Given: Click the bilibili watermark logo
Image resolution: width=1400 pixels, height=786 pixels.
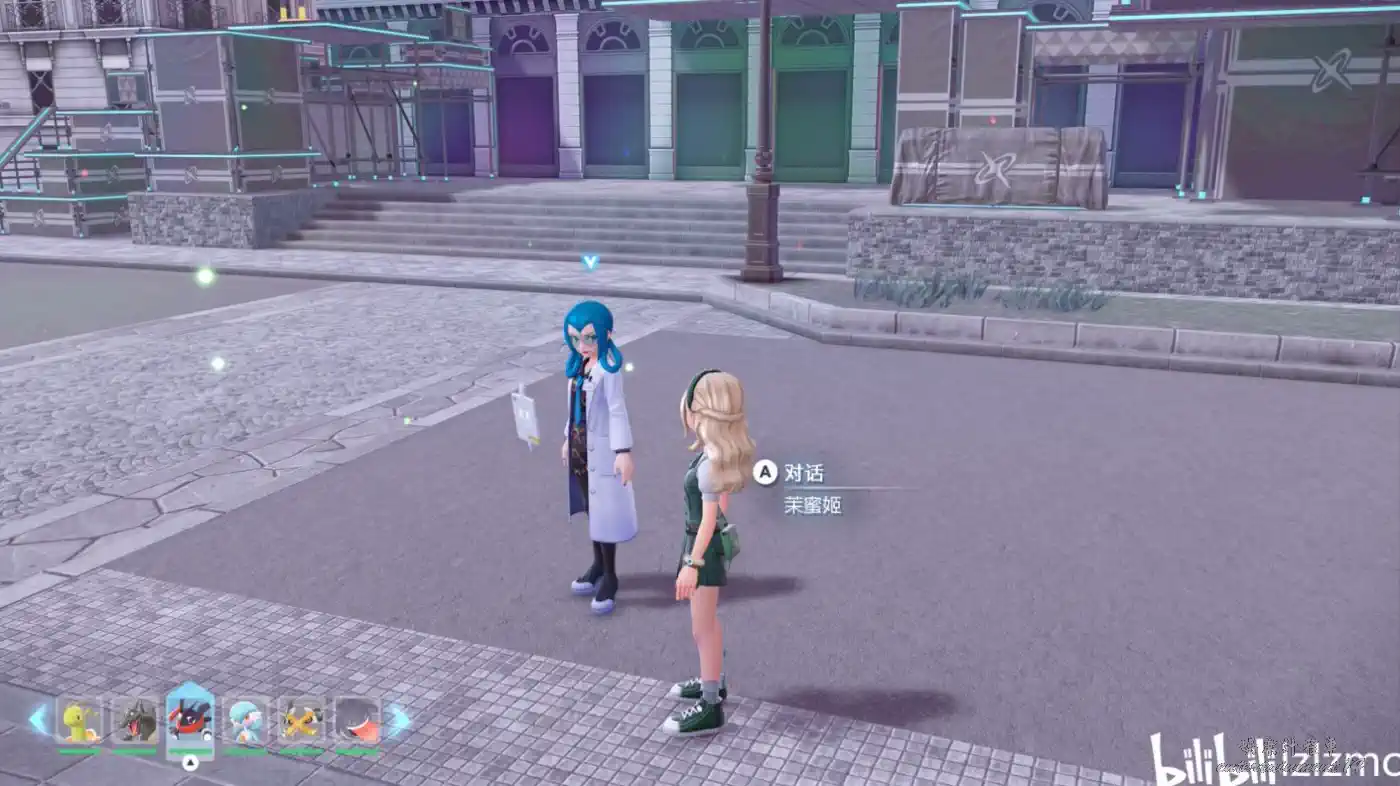Looking at the screenshot, I should click(1200, 760).
